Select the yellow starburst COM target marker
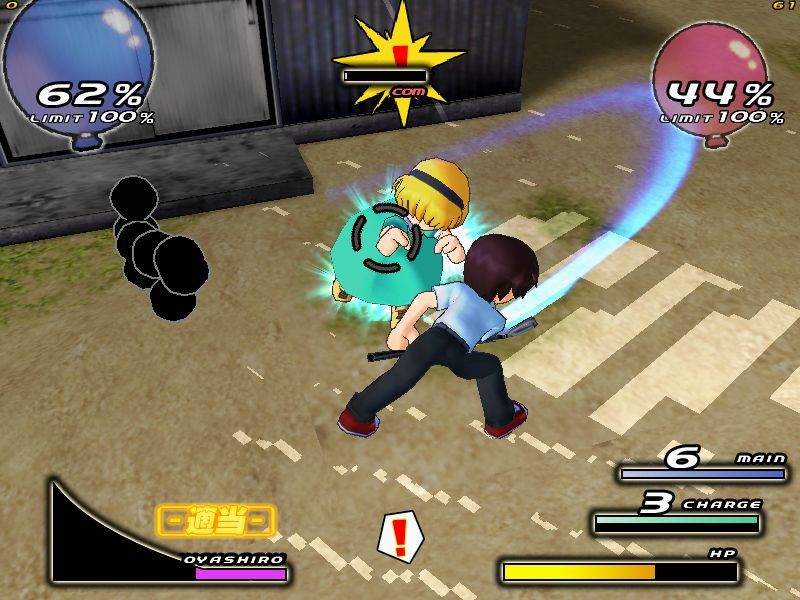Viewport: 800px width, 600px height. (399, 62)
